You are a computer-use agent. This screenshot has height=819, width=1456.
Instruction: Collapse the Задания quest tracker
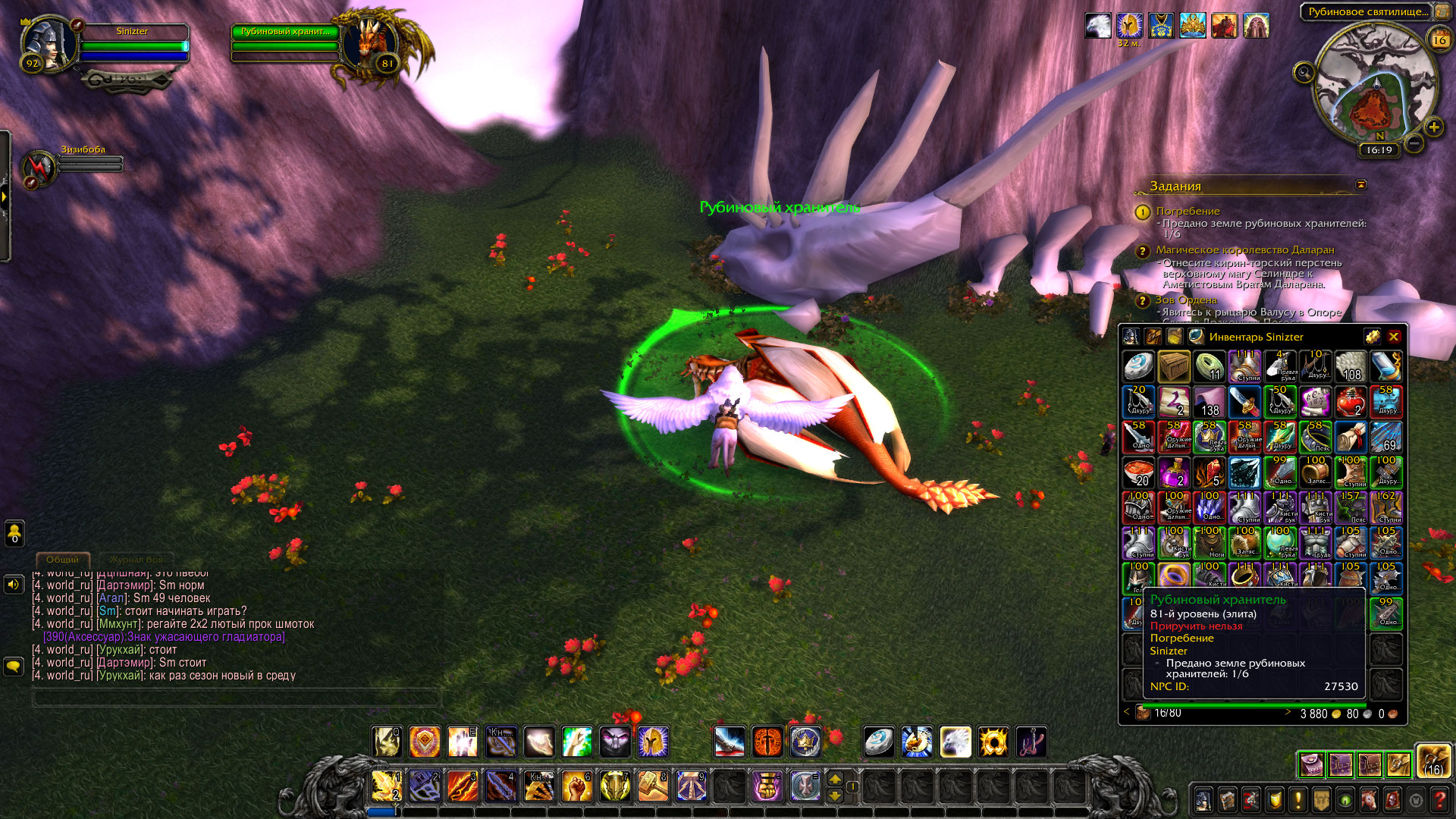pyautogui.click(x=1361, y=185)
